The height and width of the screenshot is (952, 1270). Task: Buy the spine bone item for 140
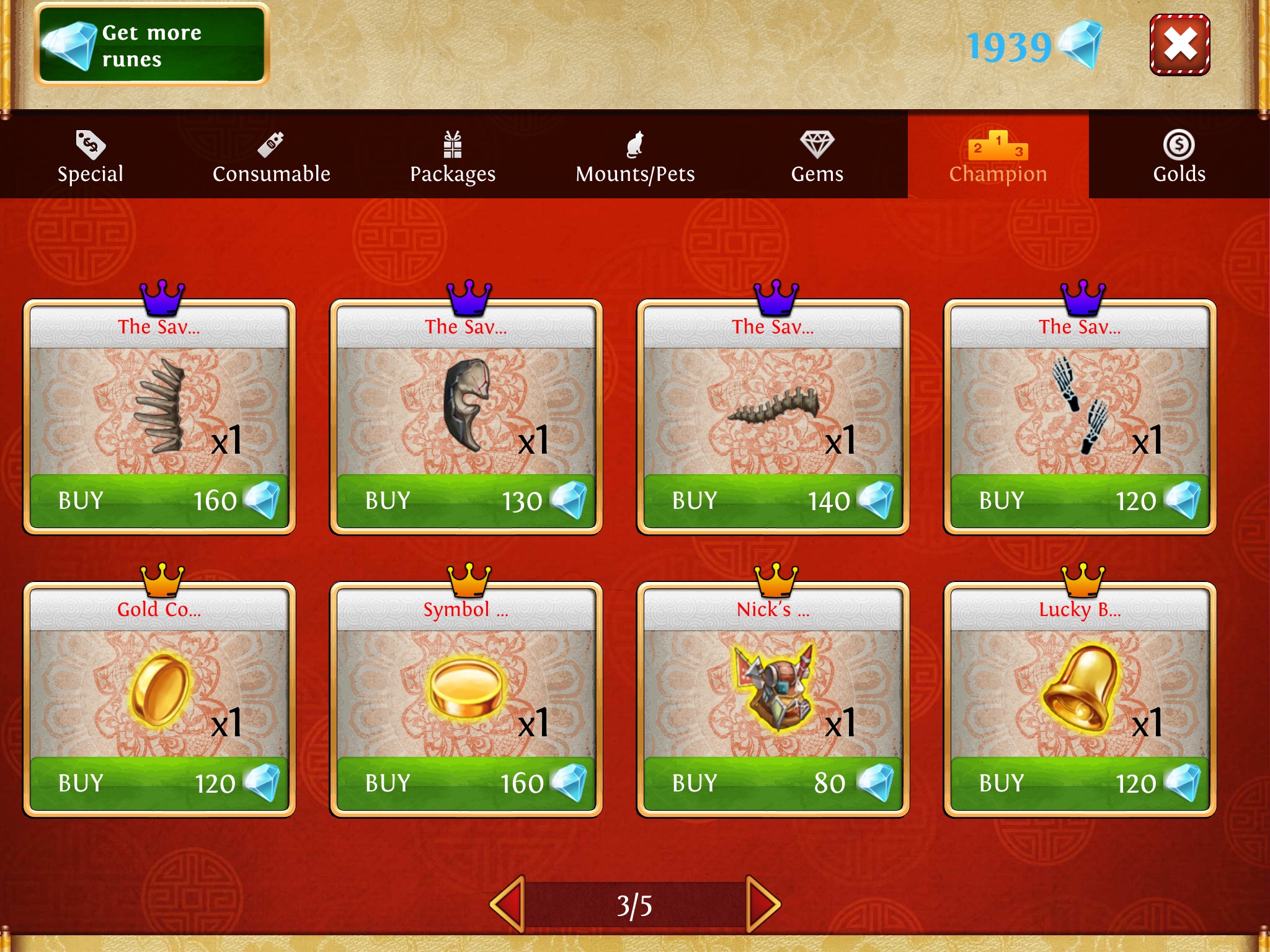pyautogui.click(x=773, y=501)
